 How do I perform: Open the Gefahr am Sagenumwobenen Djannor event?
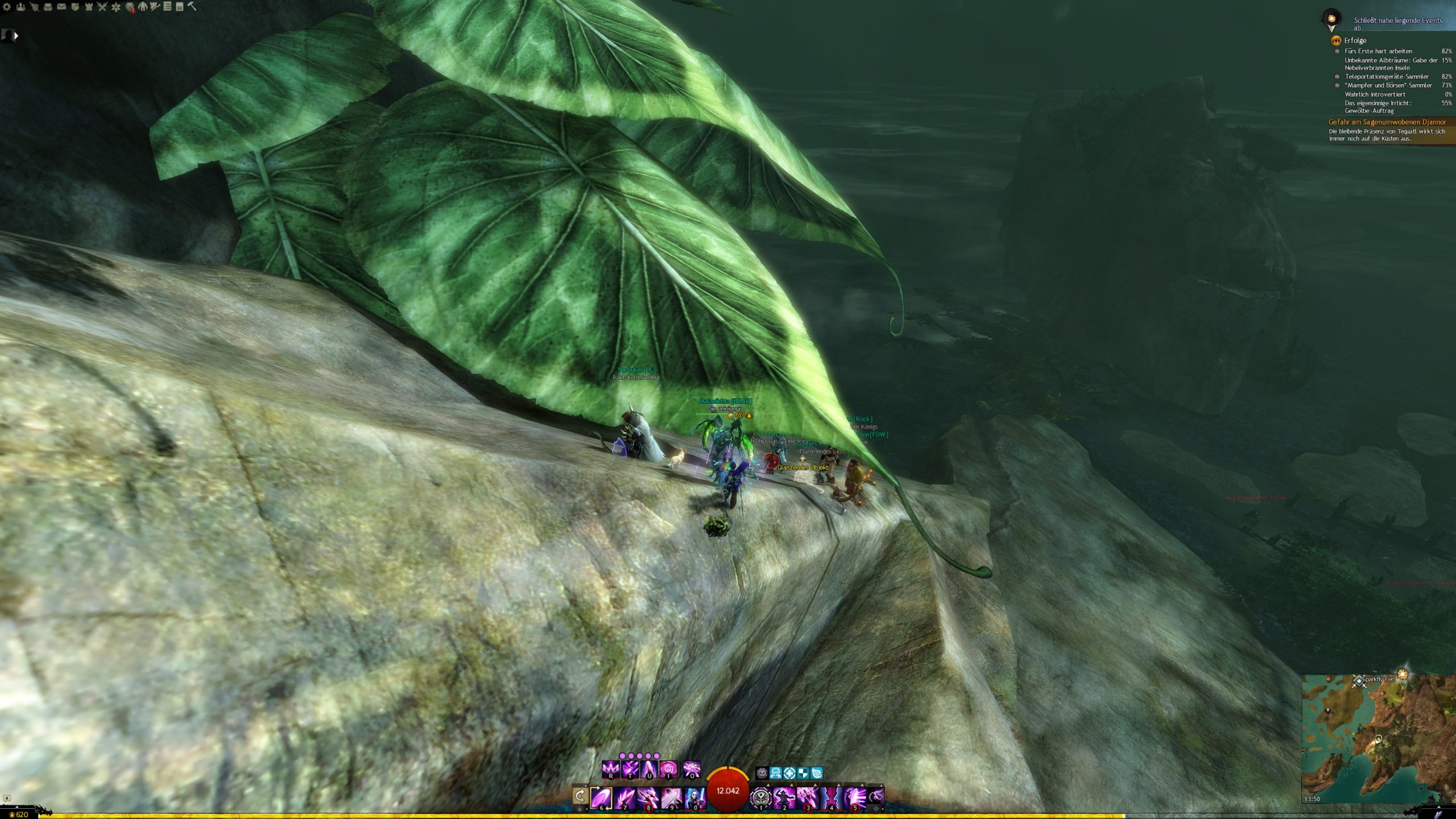pos(1387,122)
